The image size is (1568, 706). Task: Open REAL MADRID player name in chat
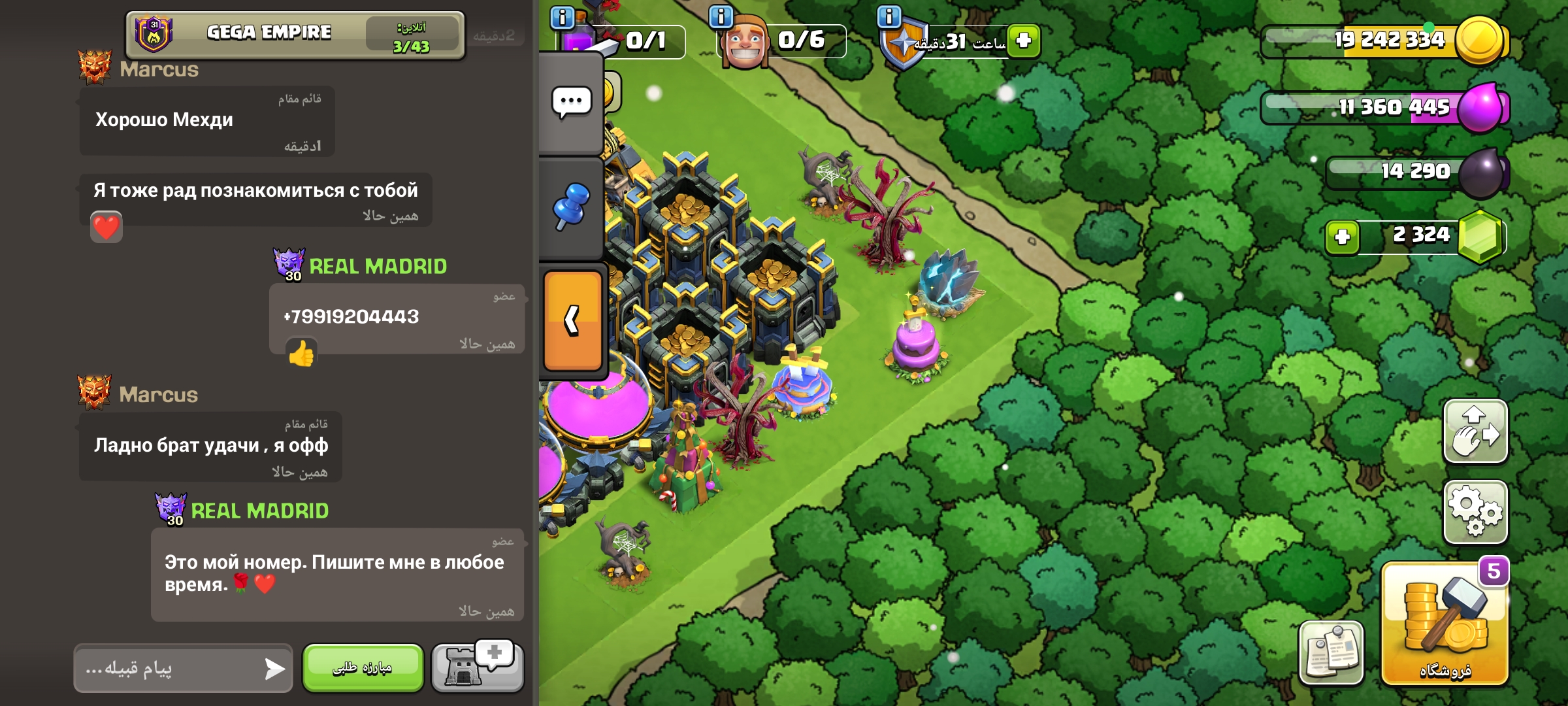(x=378, y=267)
